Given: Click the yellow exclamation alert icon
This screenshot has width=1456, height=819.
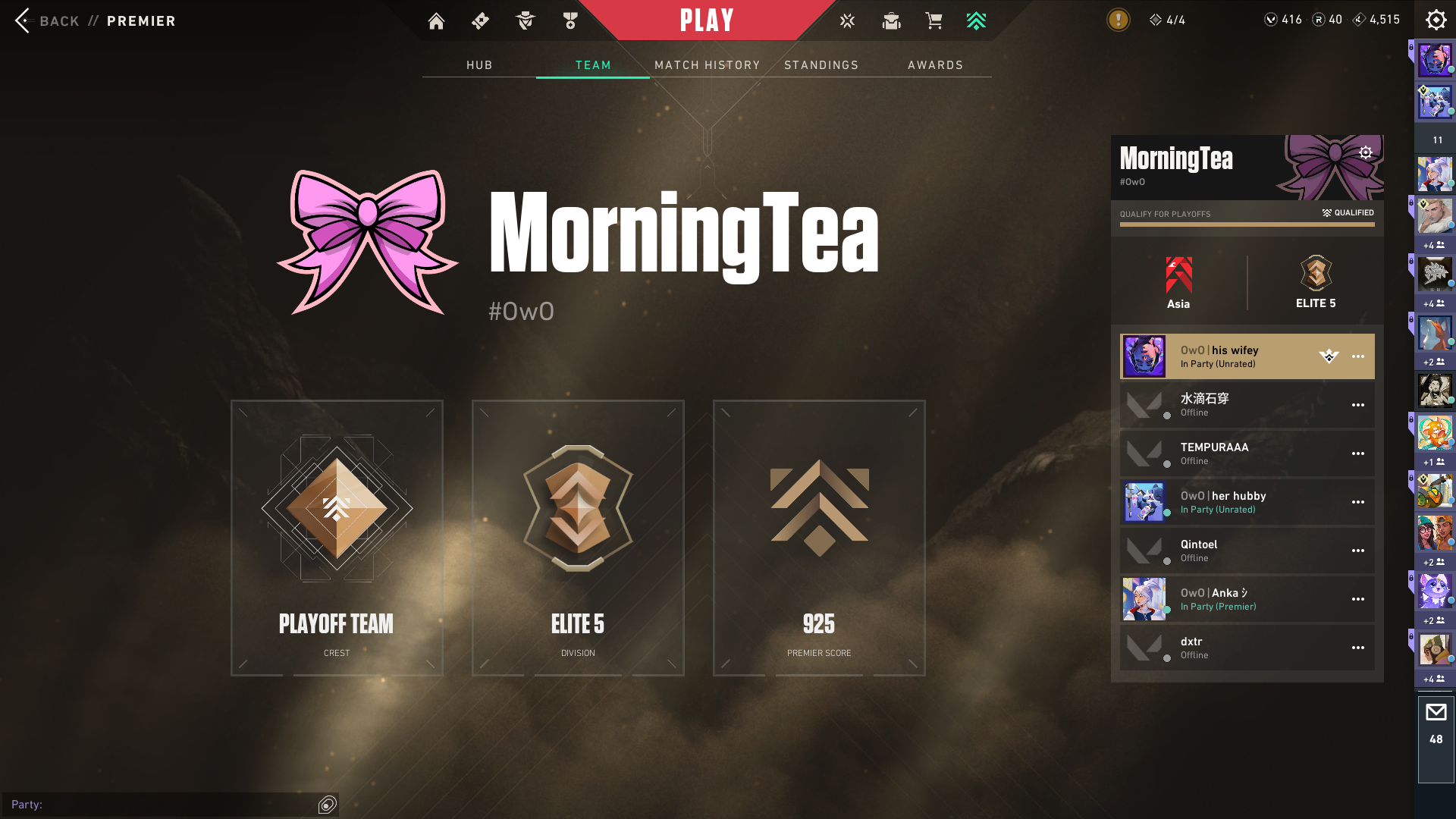Looking at the screenshot, I should pos(1118,20).
